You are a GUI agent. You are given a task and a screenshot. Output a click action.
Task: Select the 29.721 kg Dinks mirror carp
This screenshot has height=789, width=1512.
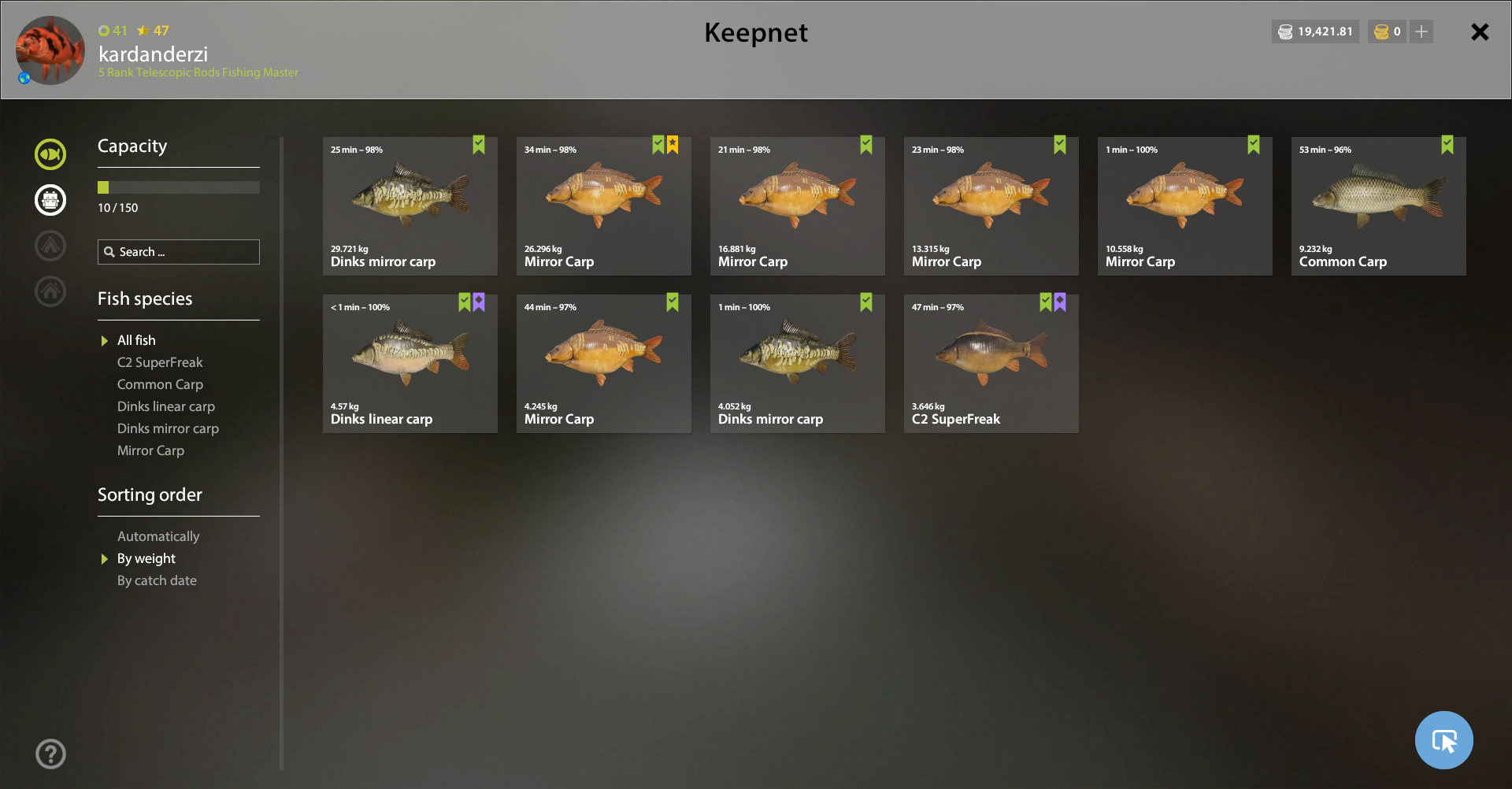pos(409,206)
